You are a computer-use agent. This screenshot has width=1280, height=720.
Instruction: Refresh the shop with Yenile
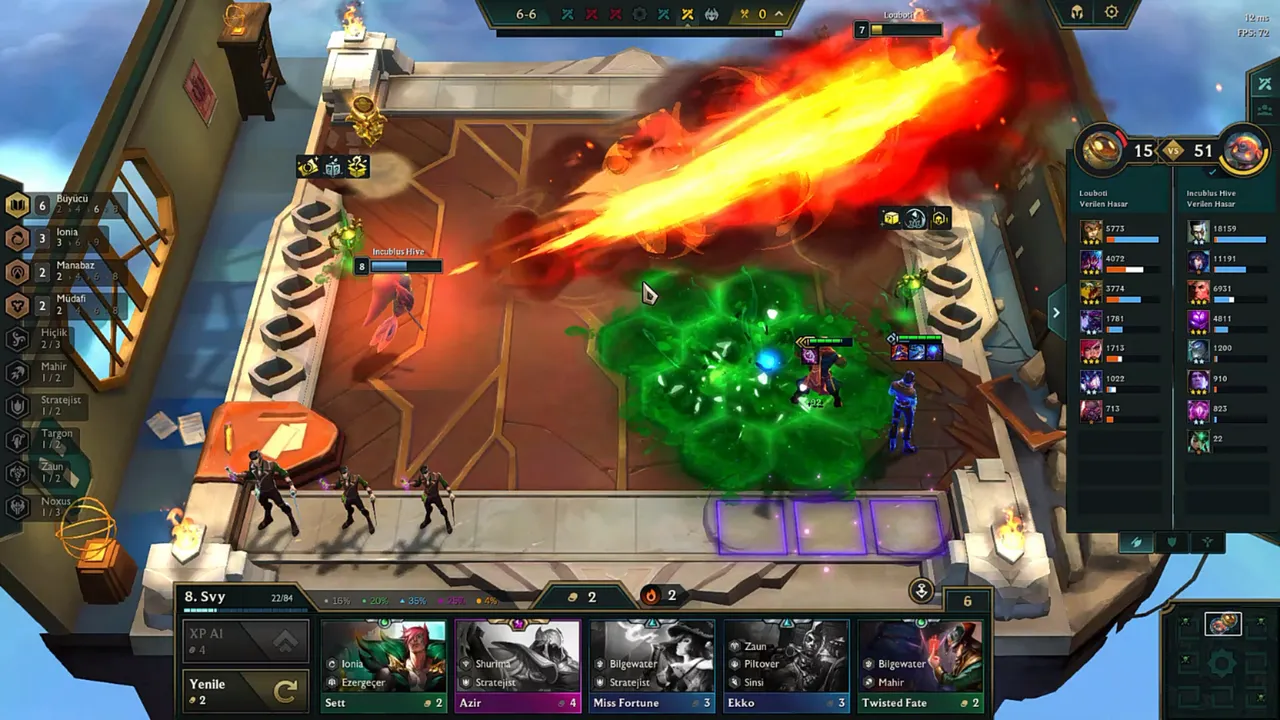pos(243,691)
